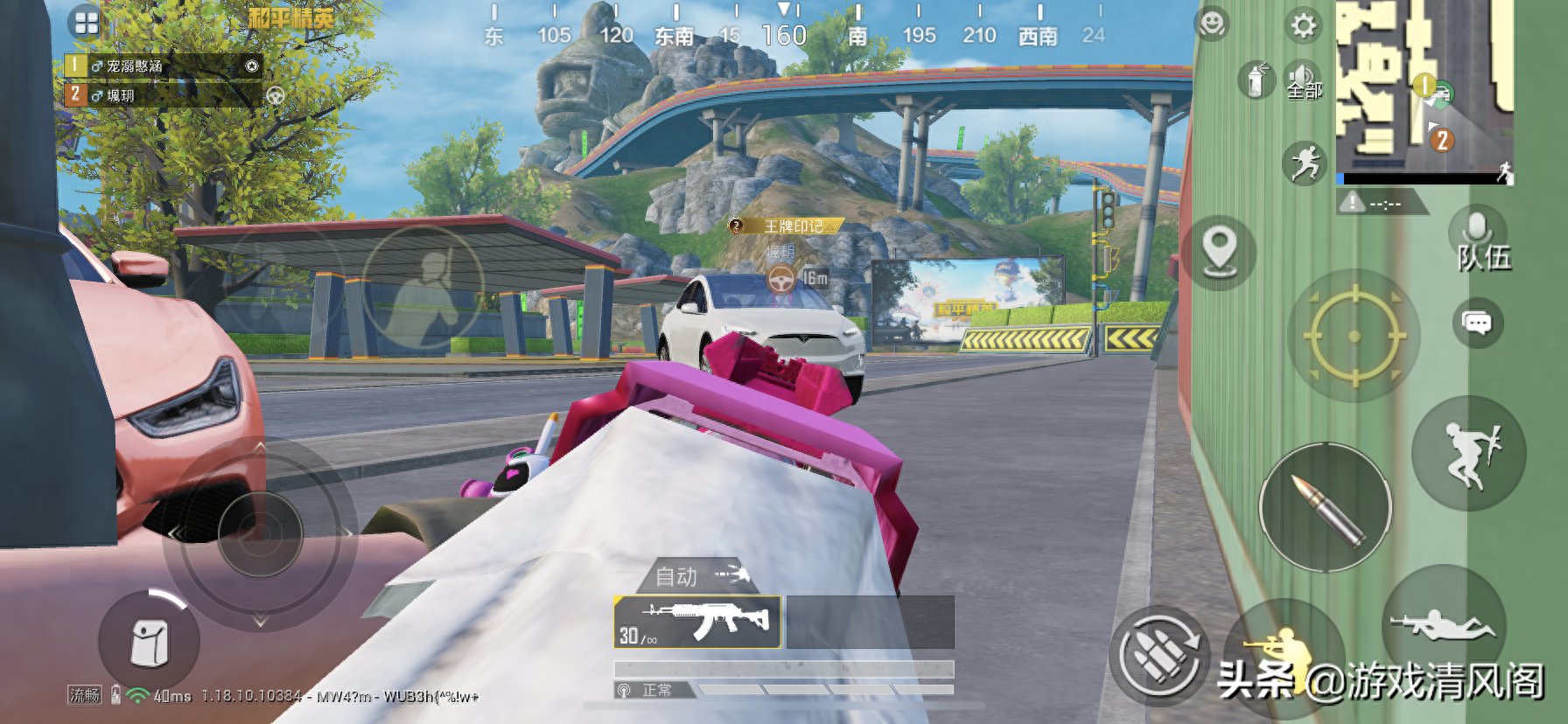The width and height of the screenshot is (1568, 724).
Task: Tap the jump button
Action: coord(1470,454)
